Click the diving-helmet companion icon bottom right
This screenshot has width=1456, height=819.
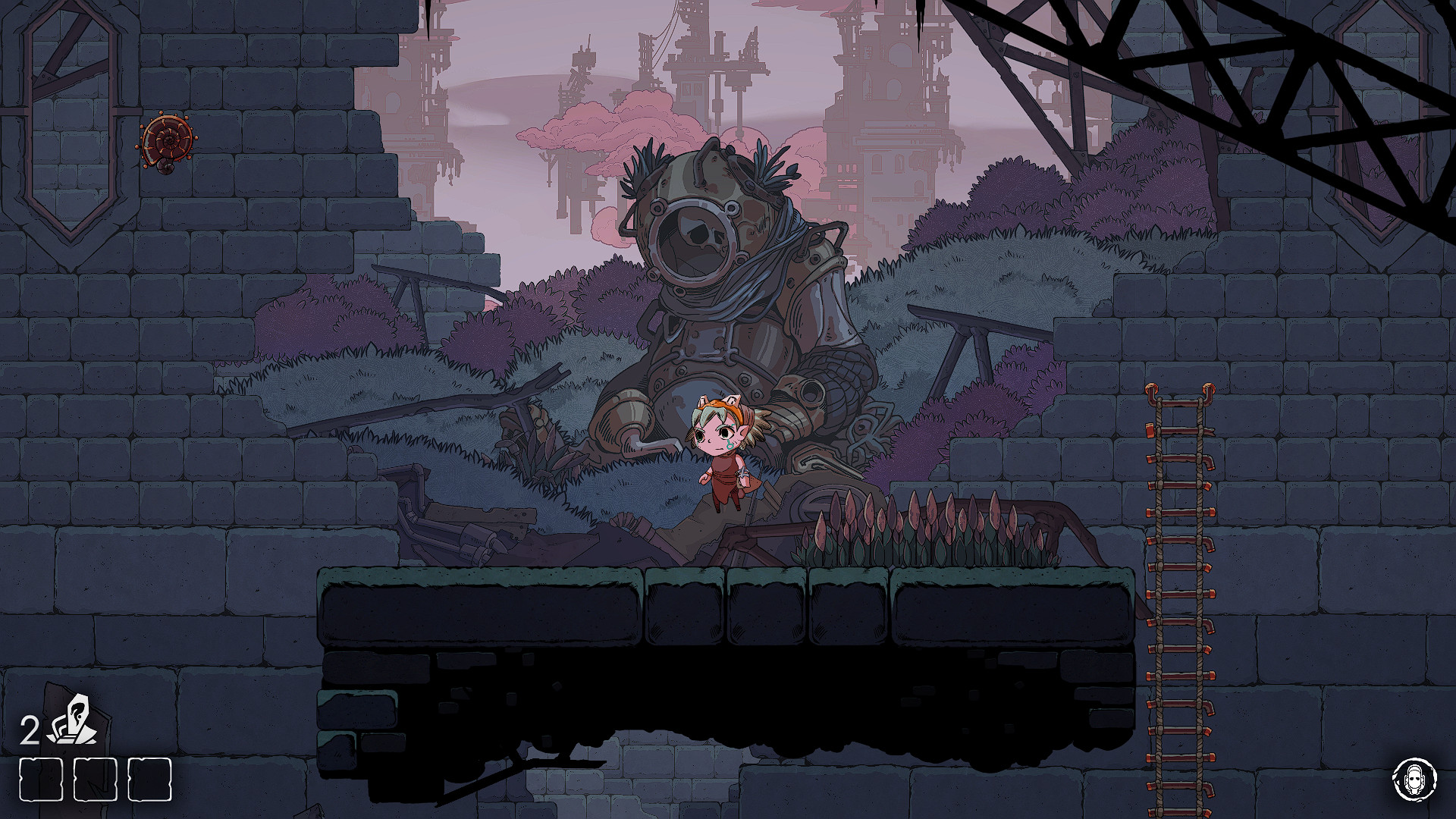click(x=1415, y=777)
